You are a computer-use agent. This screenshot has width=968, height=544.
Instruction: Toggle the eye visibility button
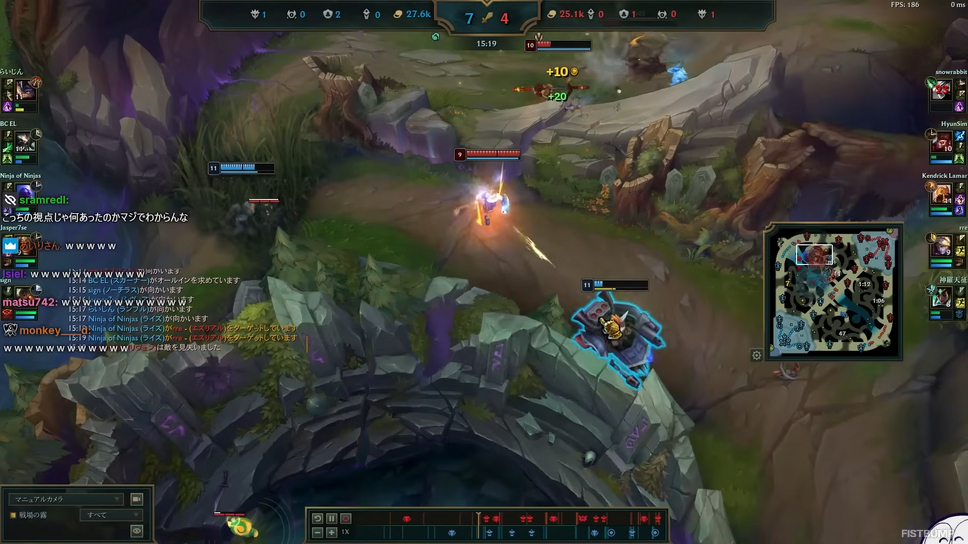pos(137,531)
